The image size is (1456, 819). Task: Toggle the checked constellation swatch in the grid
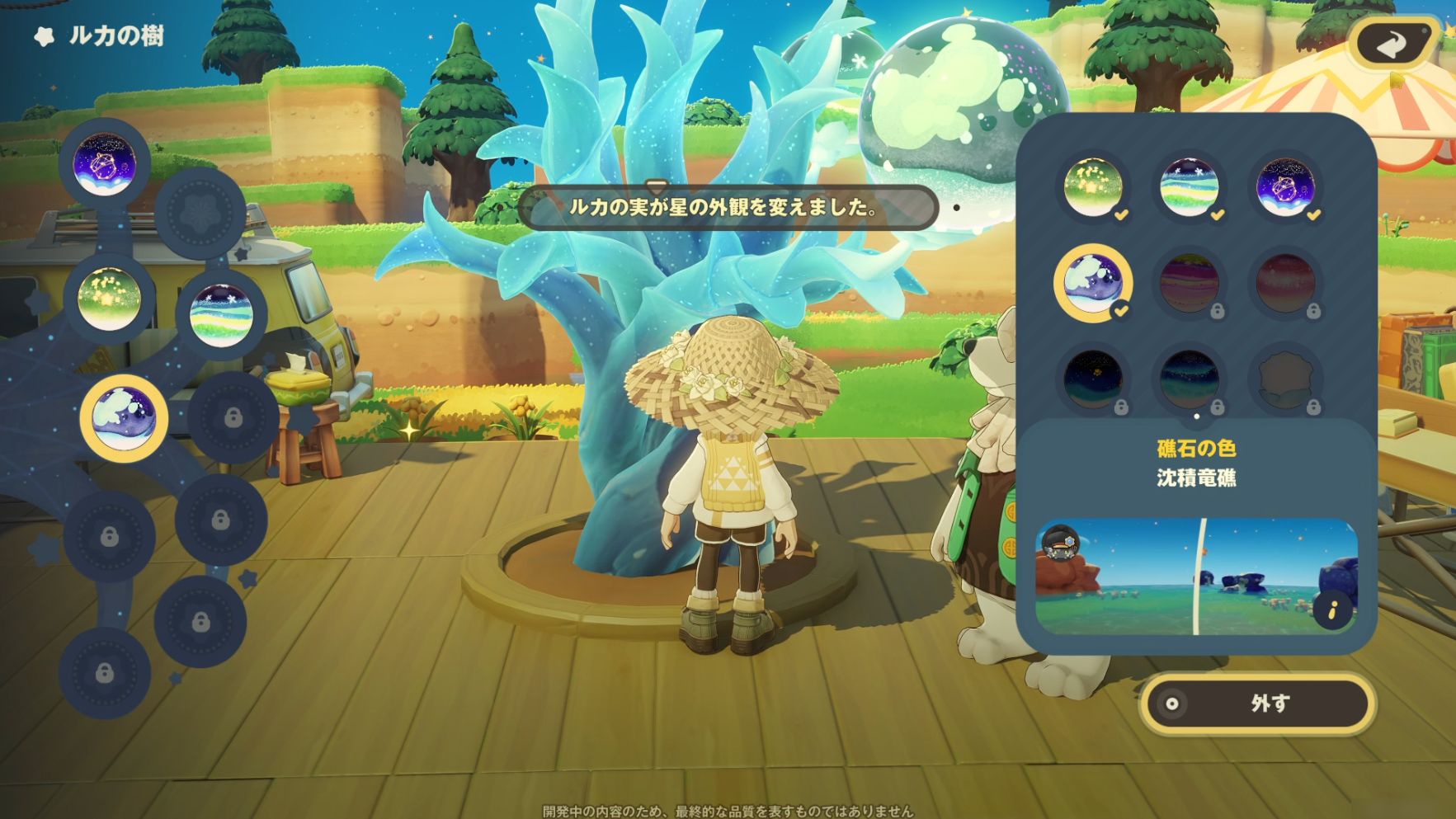click(x=1284, y=187)
